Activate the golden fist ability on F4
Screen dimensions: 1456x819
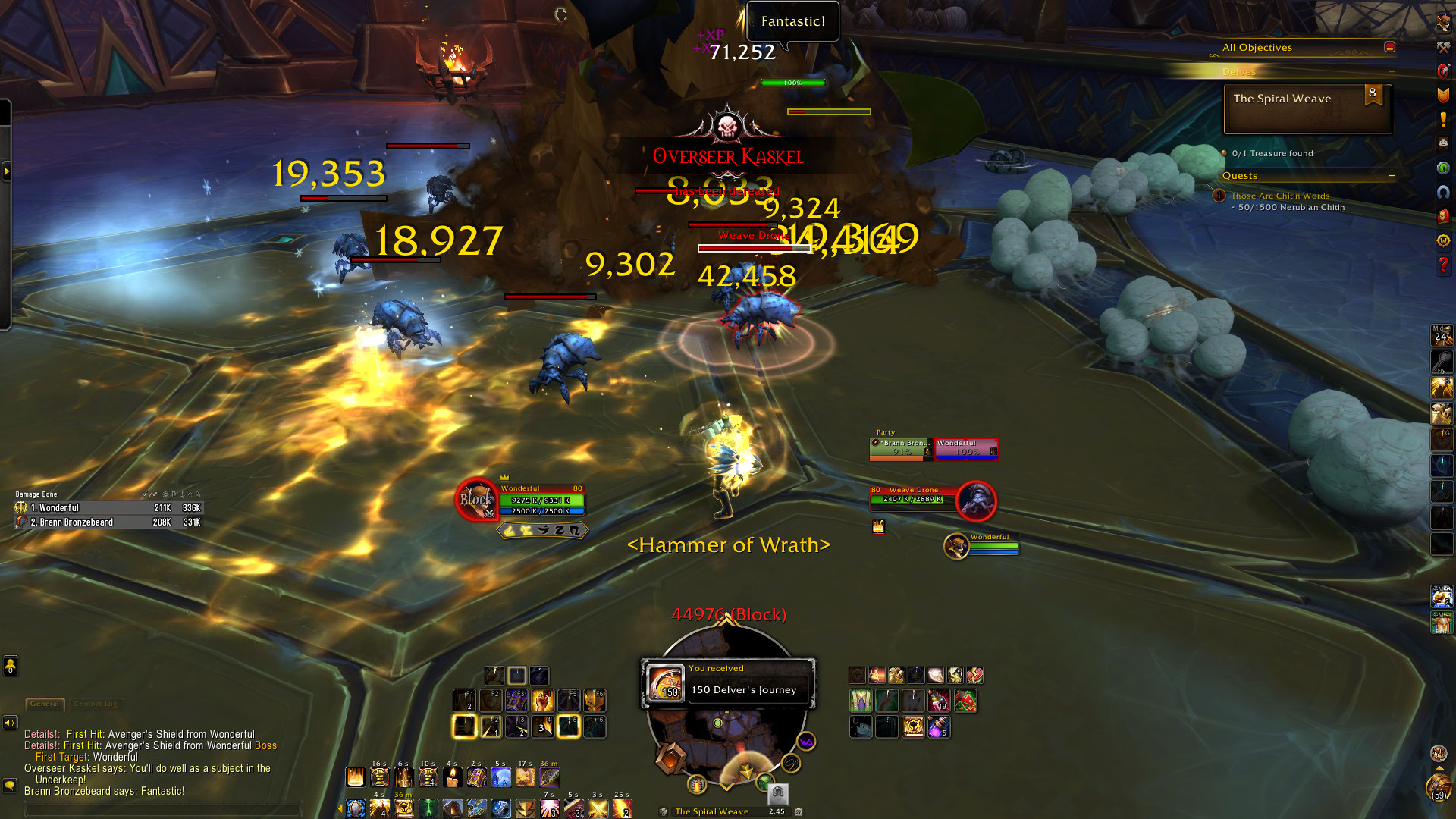(542, 700)
